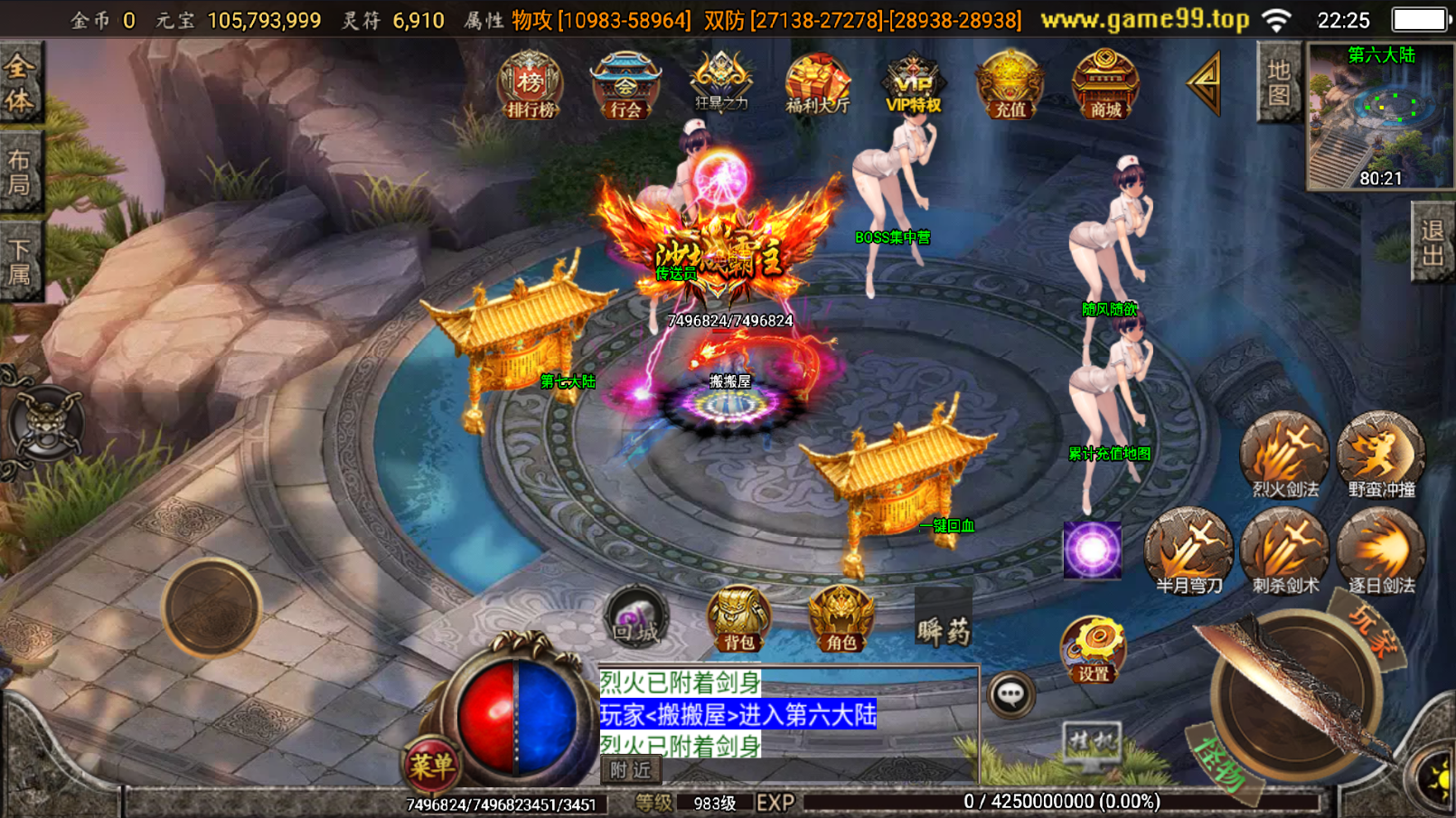Image resolution: width=1456 pixels, height=818 pixels.
Task: Show the VIP特权 privileges
Action: (x=913, y=84)
